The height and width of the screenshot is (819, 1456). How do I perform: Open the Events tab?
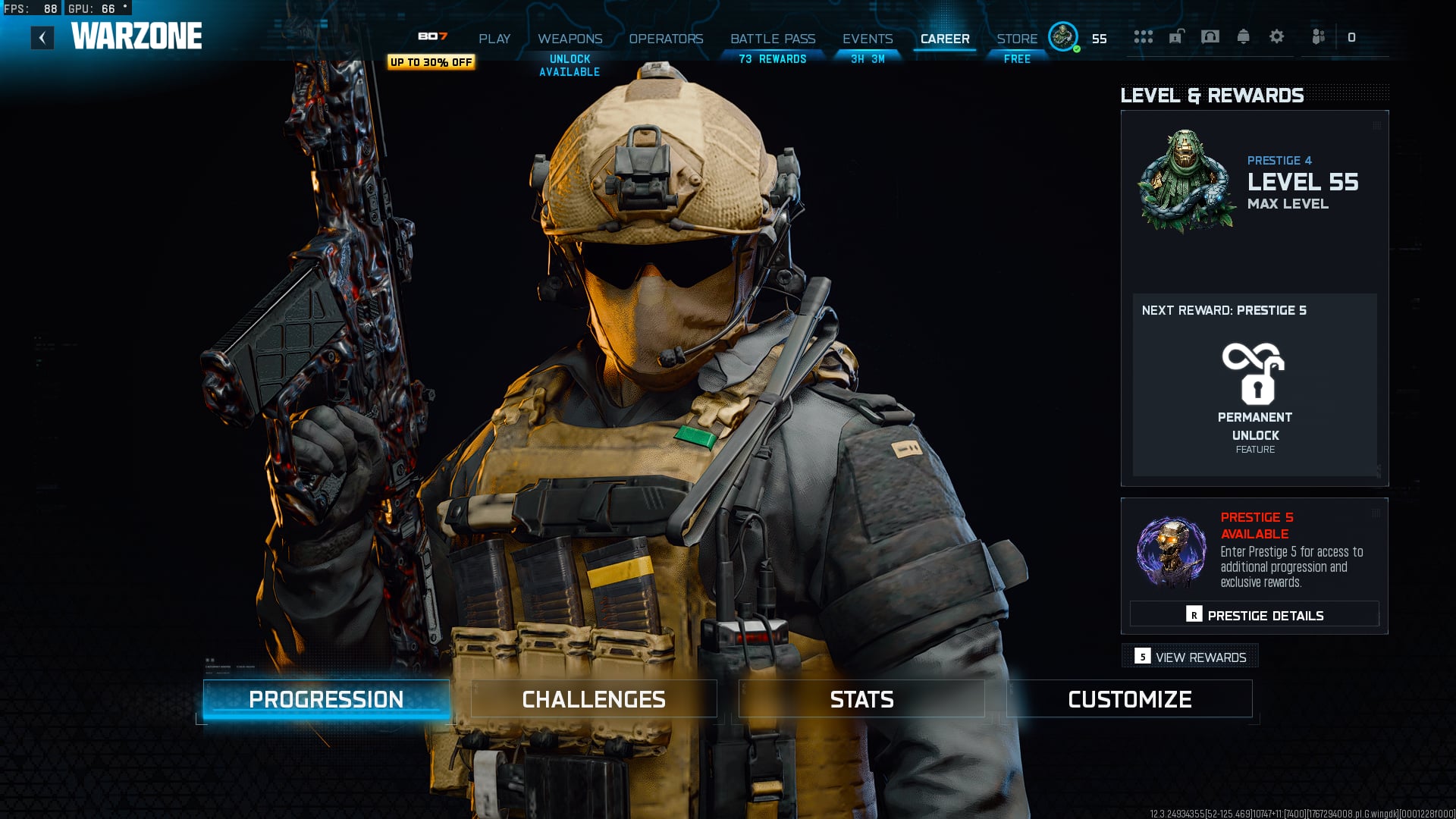click(x=868, y=39)
